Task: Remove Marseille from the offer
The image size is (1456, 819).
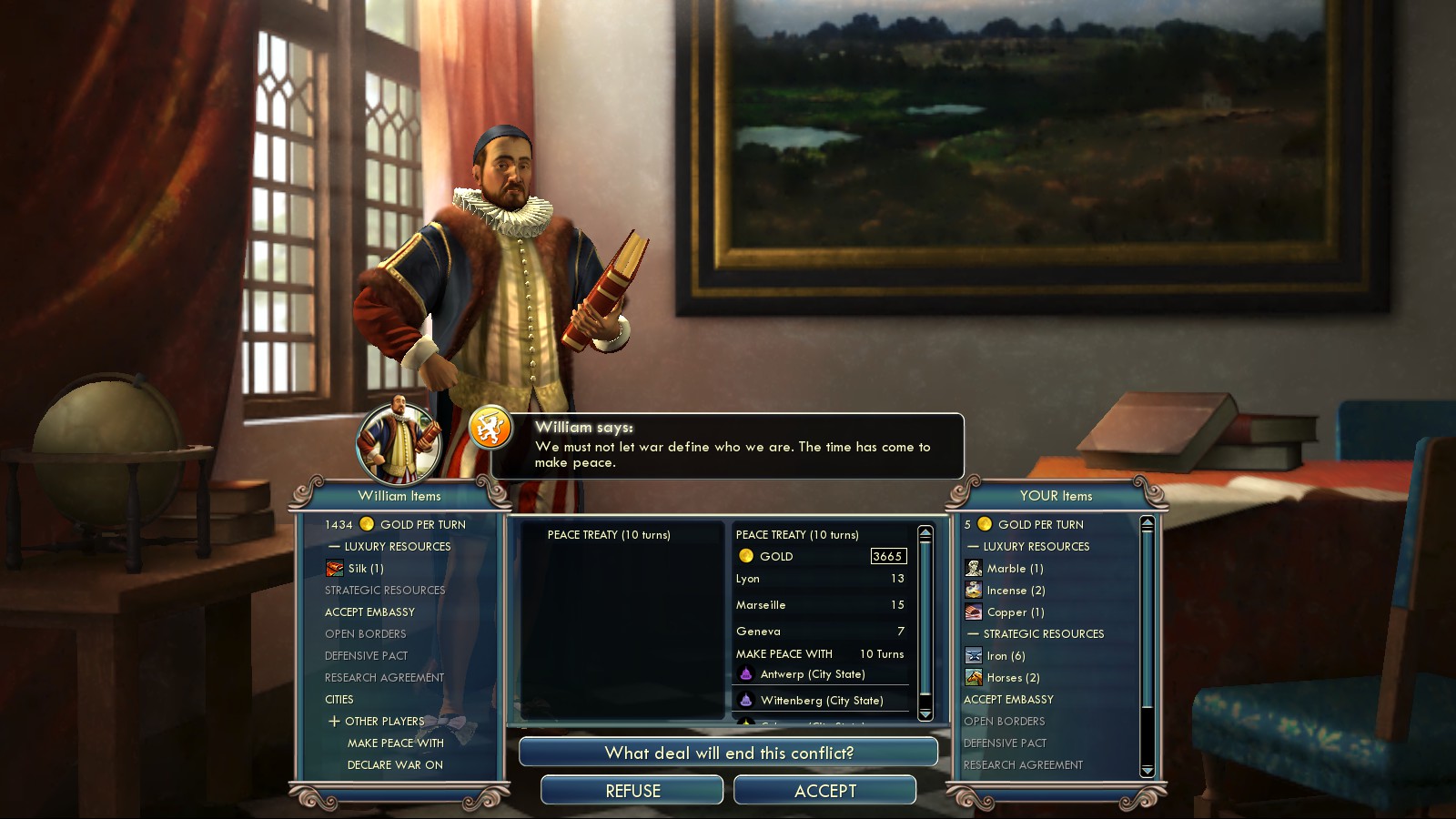Action: click(x=819, y=605)
